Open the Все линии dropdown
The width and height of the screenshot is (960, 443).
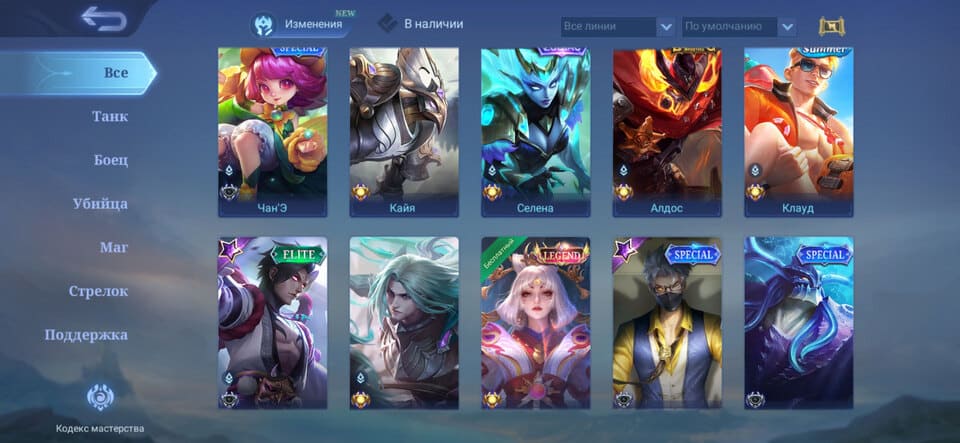pyautogui.click(x=617, y=27)
